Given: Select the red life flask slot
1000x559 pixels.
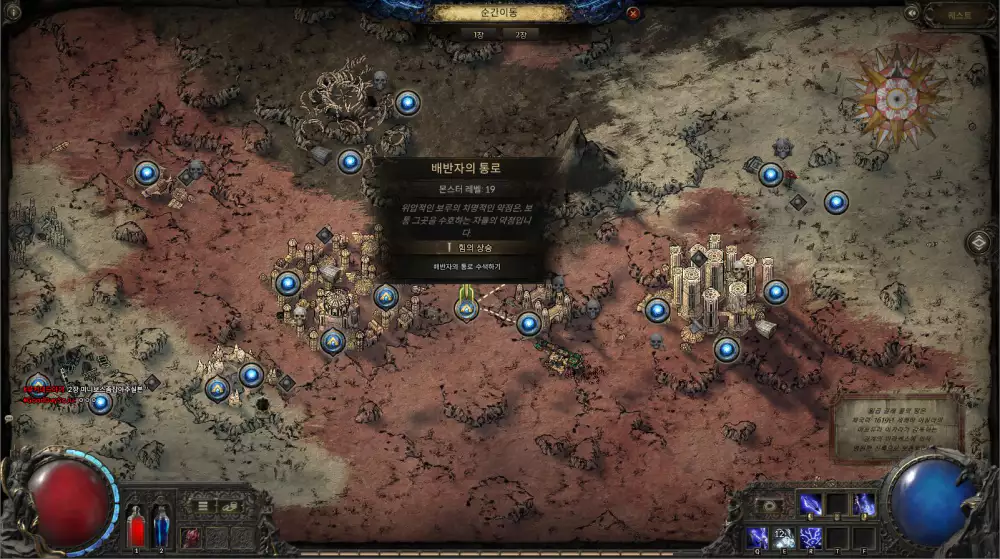Looking at the screenshot, I should point(138,527).
